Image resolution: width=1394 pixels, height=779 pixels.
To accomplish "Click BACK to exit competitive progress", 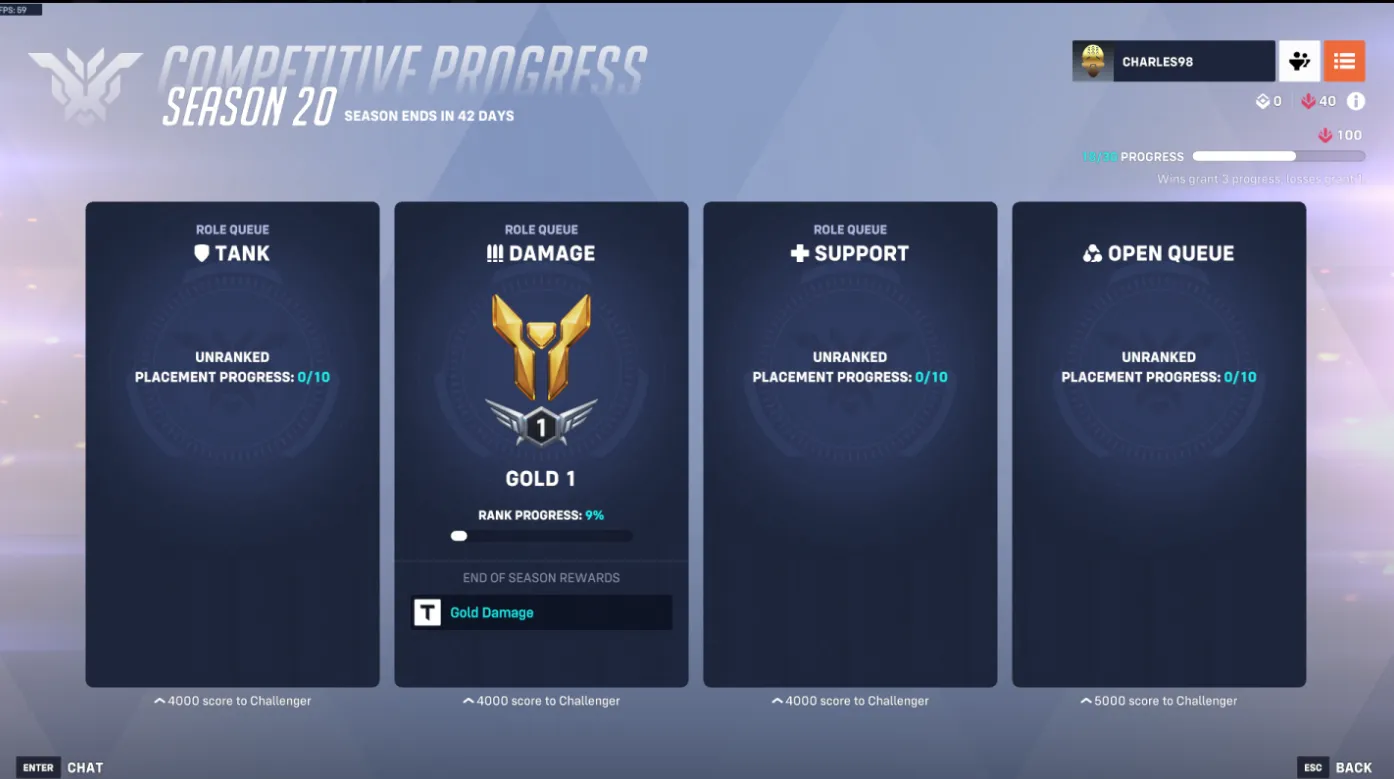I will coord(1352,766).
